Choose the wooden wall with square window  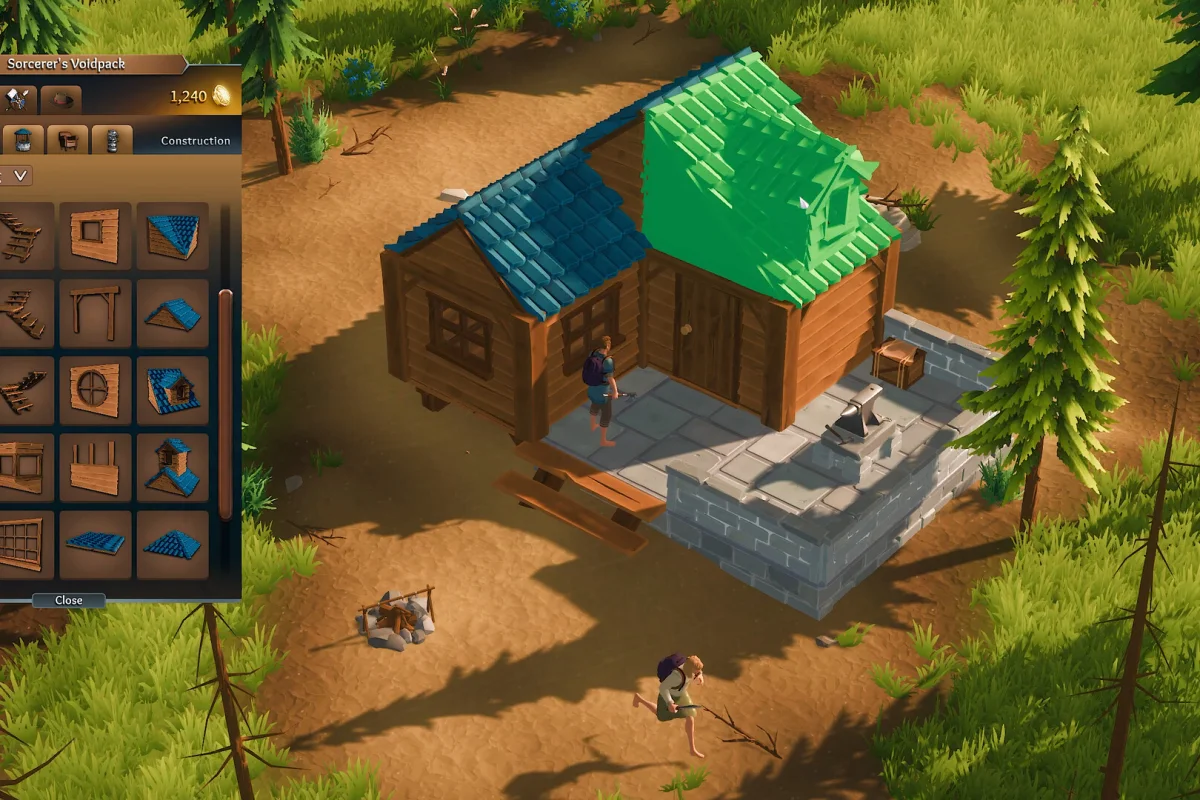[x=95, y=236]
